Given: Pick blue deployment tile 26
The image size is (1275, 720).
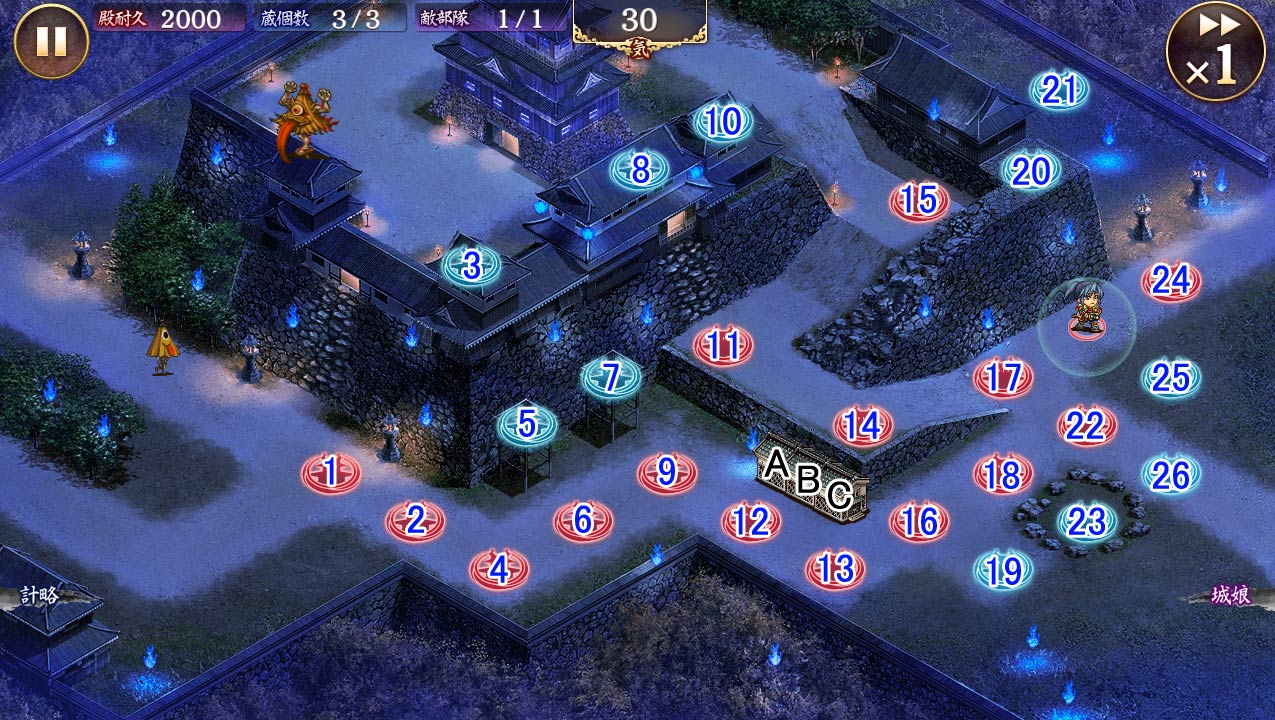Looking at the screenshot, I should 1170,475.
